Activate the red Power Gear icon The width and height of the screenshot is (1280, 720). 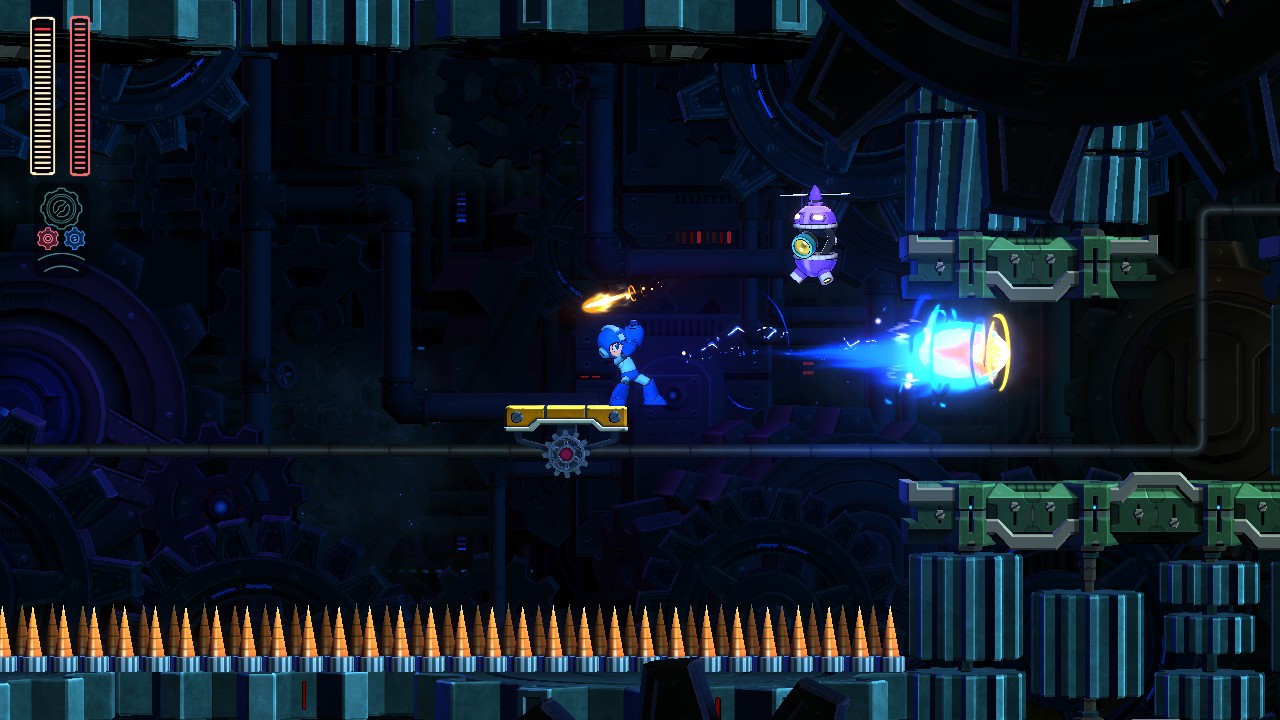(48, 239)
